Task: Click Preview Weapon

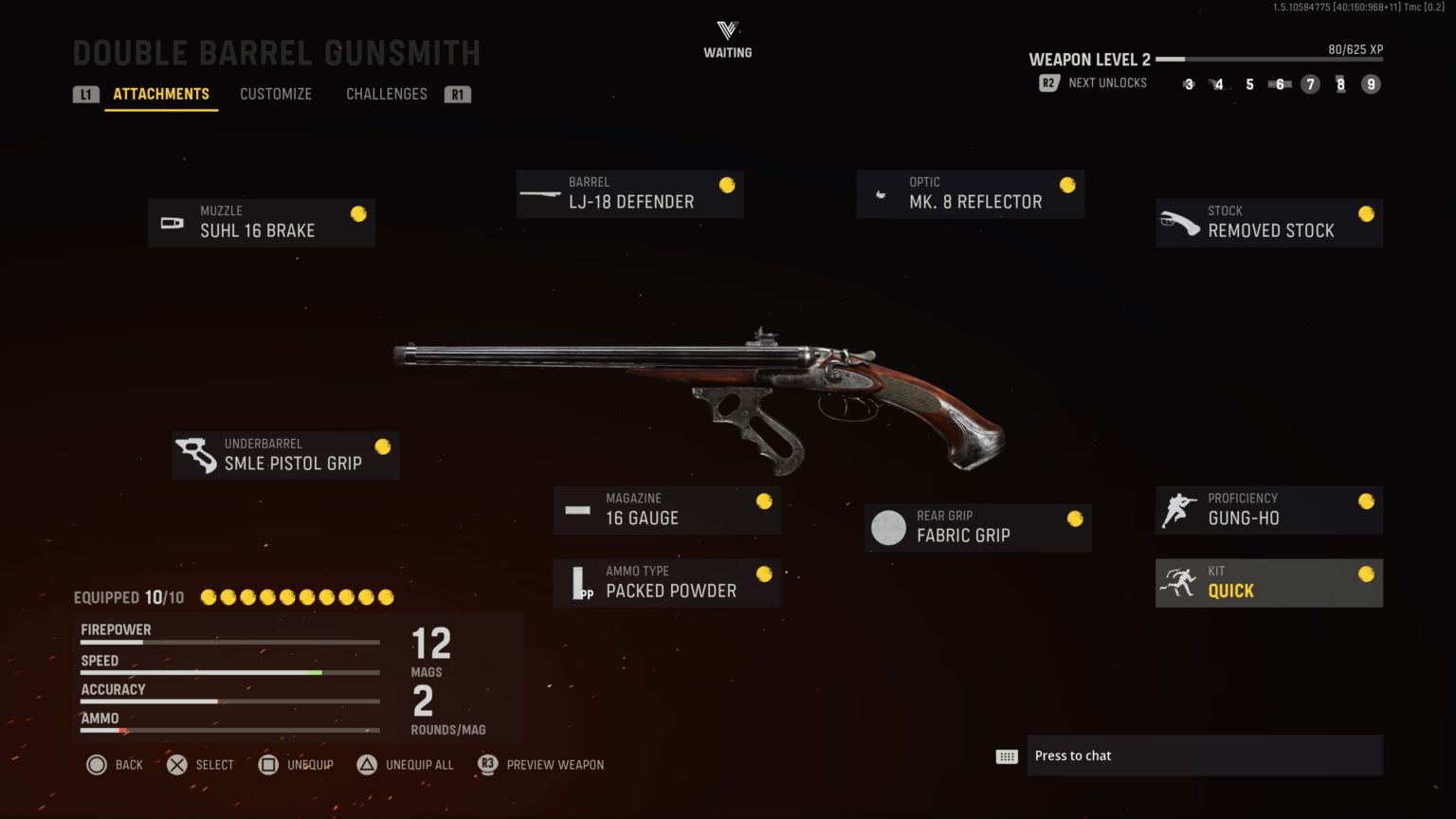Action: coord(540,764)
